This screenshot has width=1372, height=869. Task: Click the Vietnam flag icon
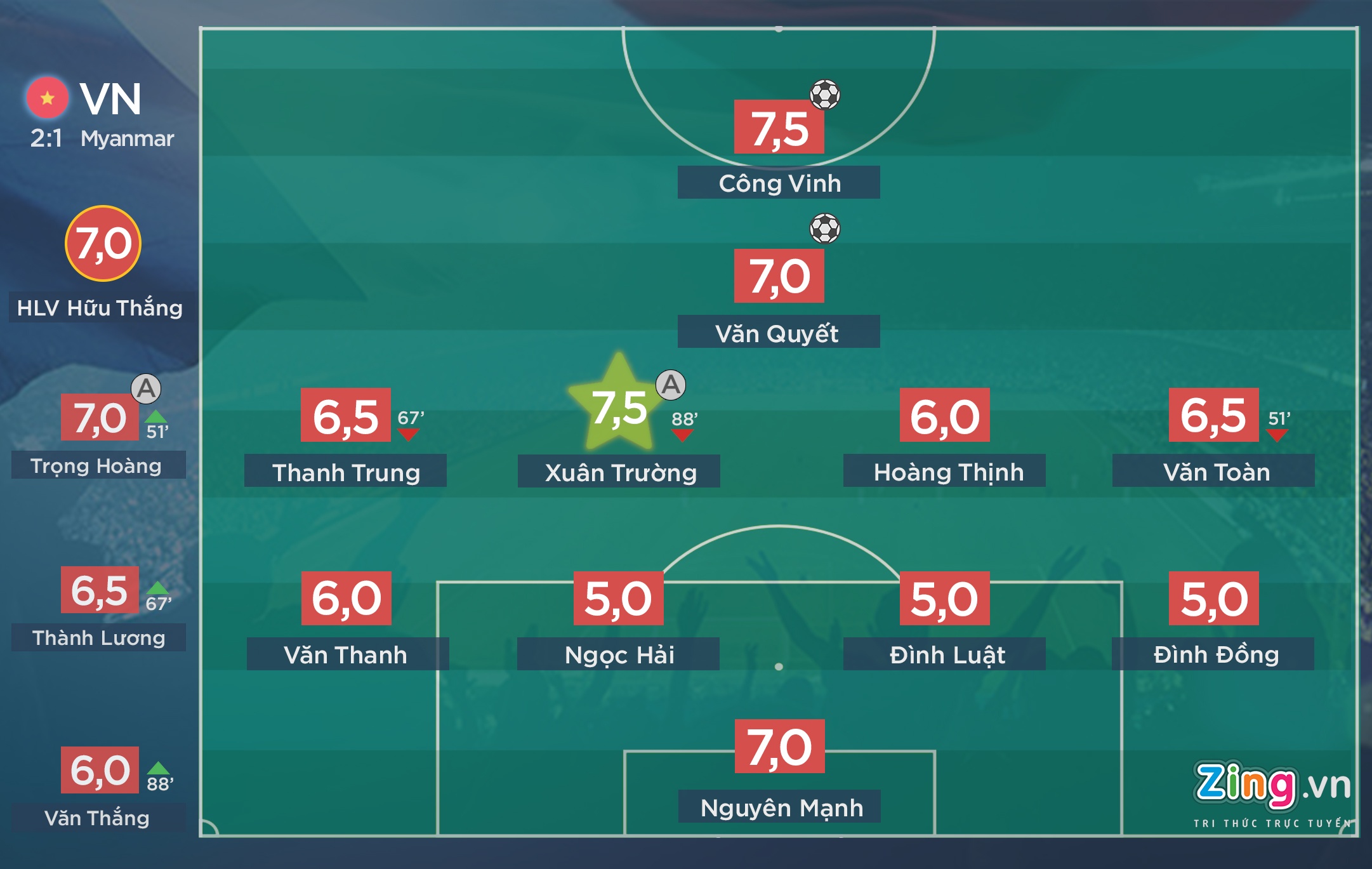[47, 98]
